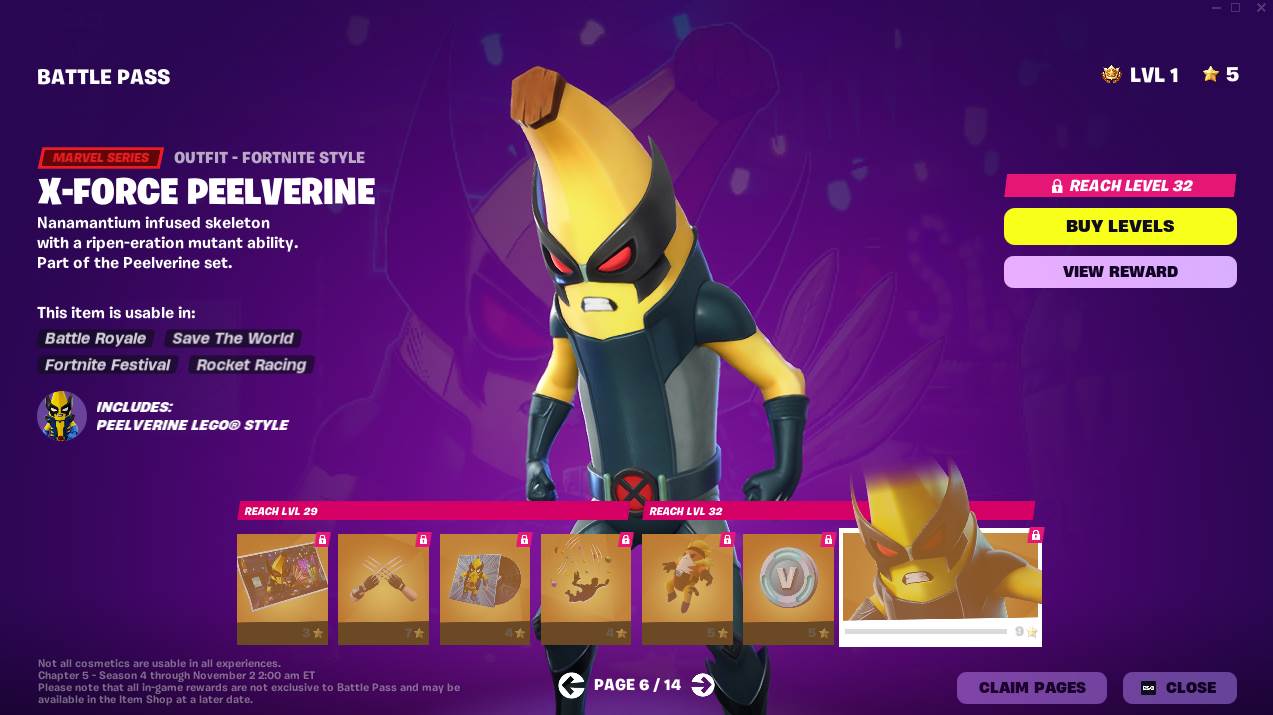Screen dimensions: 1273x715
Task: Select the skydiving contrail reward tile
Action: 586,588
